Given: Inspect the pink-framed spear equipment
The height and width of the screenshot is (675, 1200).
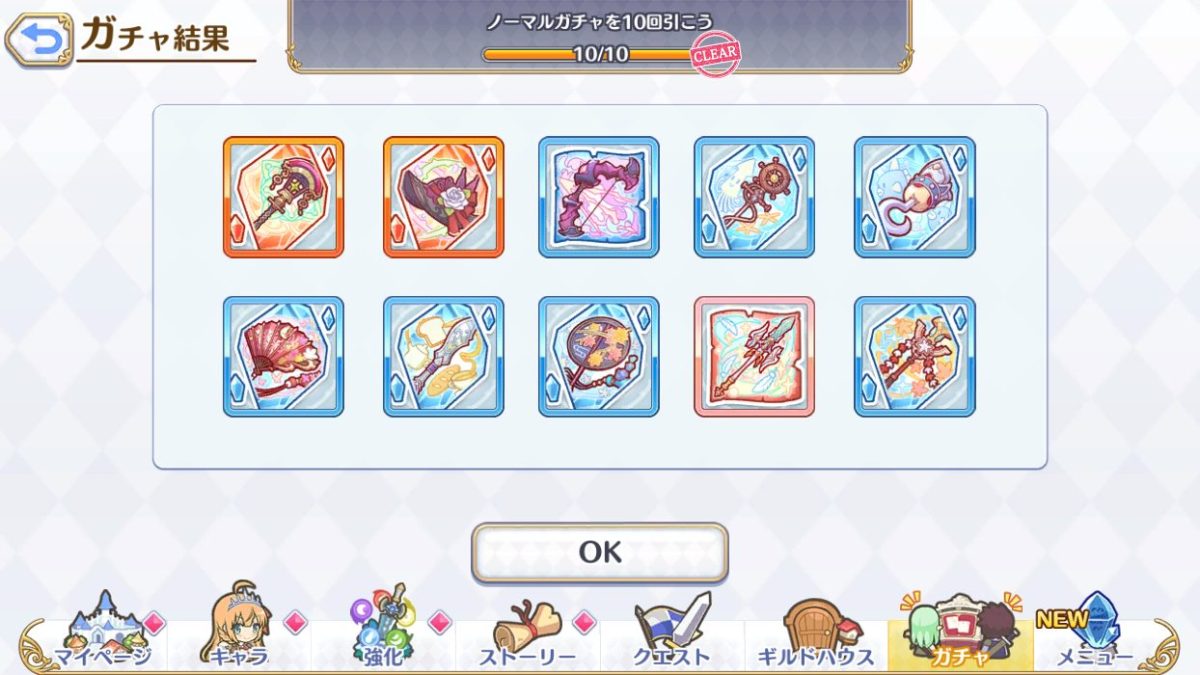Looking at the screenshot, I should click(x=754, y=356).
